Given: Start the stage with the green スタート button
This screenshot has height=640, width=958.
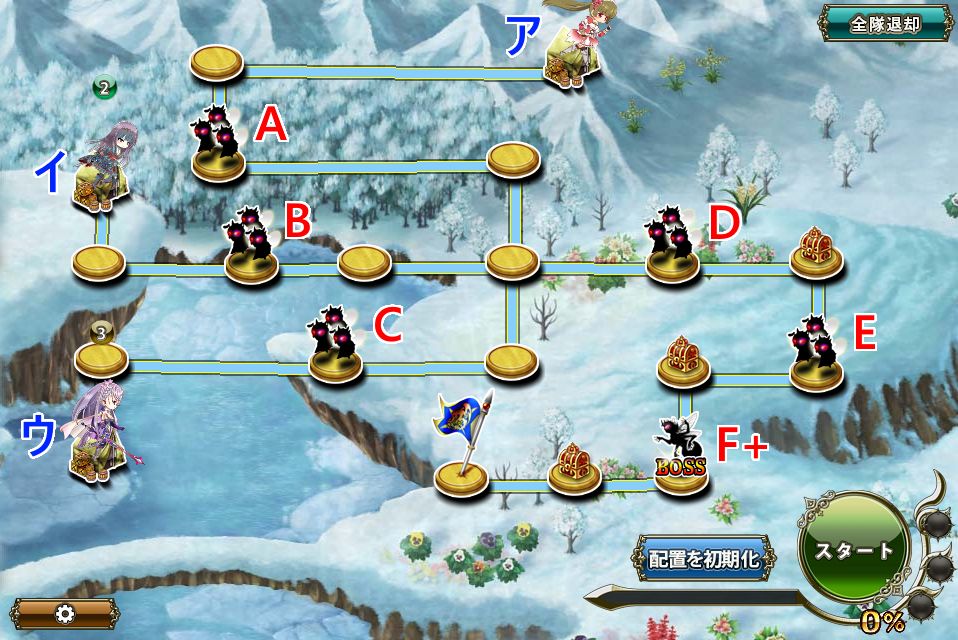Looking at the screenshot, I should [854, 551].
